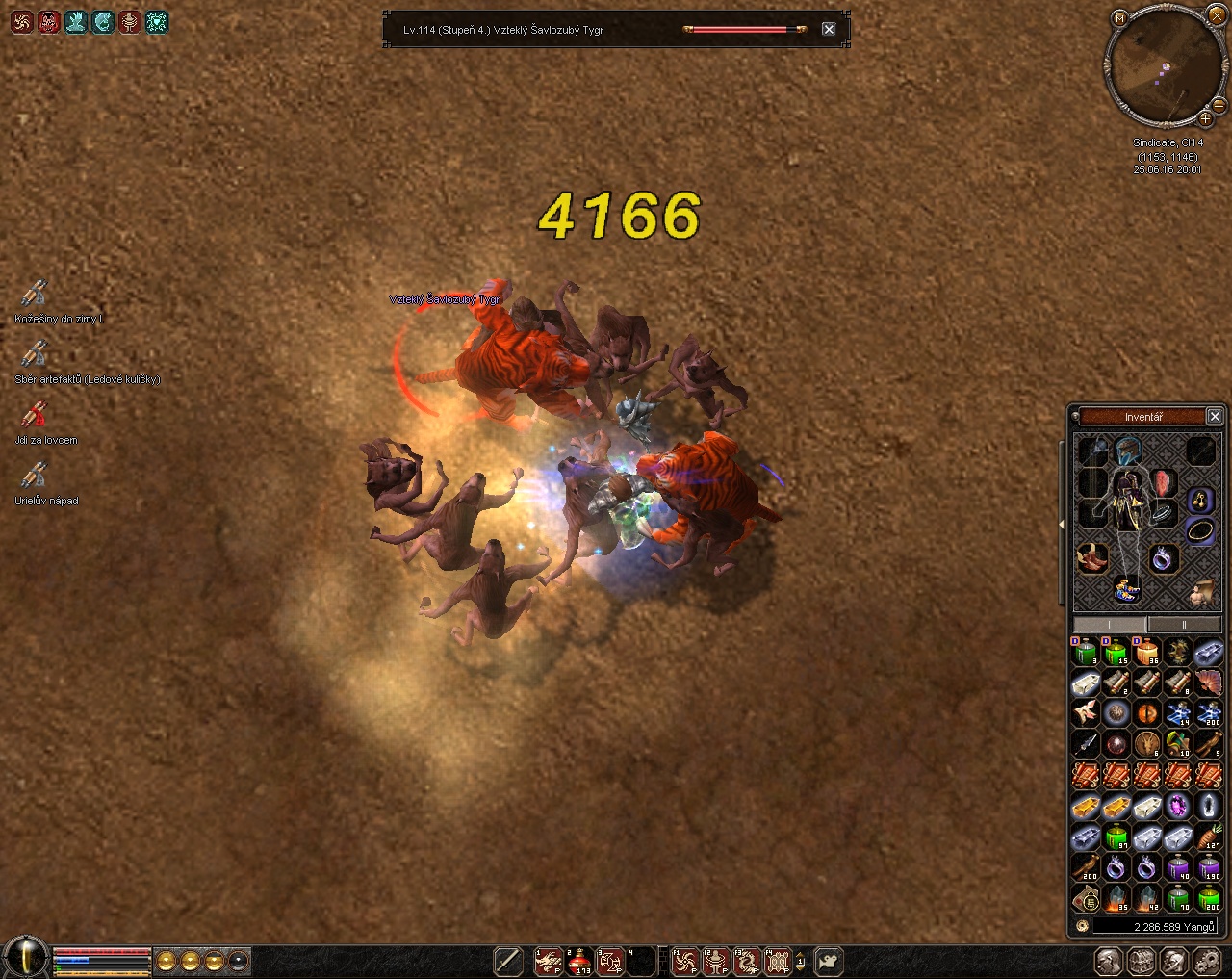Screen dimensions: 1232x979
Task: Switch to inventory page I
Action: click(1110, 625)
